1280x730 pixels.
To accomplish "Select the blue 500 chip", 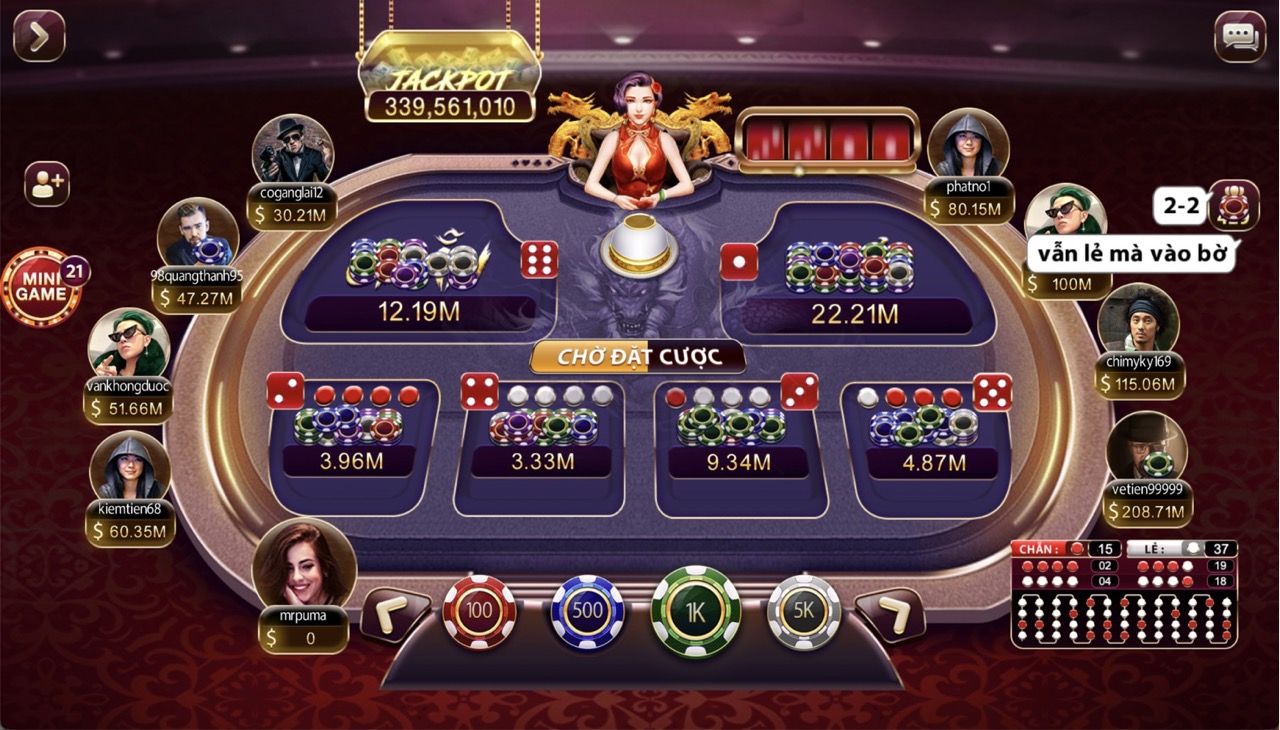I will [x=587, y=612].
